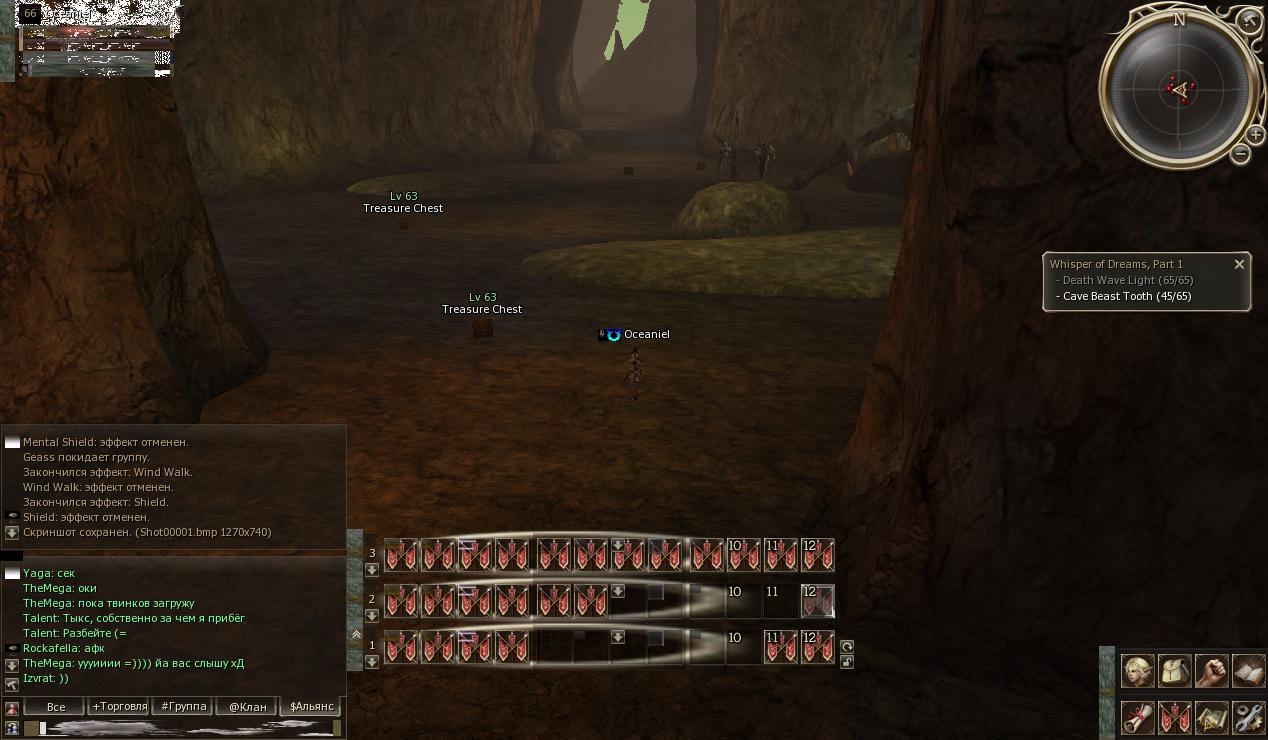Switch to the $Альянс chat tab
The width and height of the screenshot is (1268, 740).
click(x=311, y=706)
